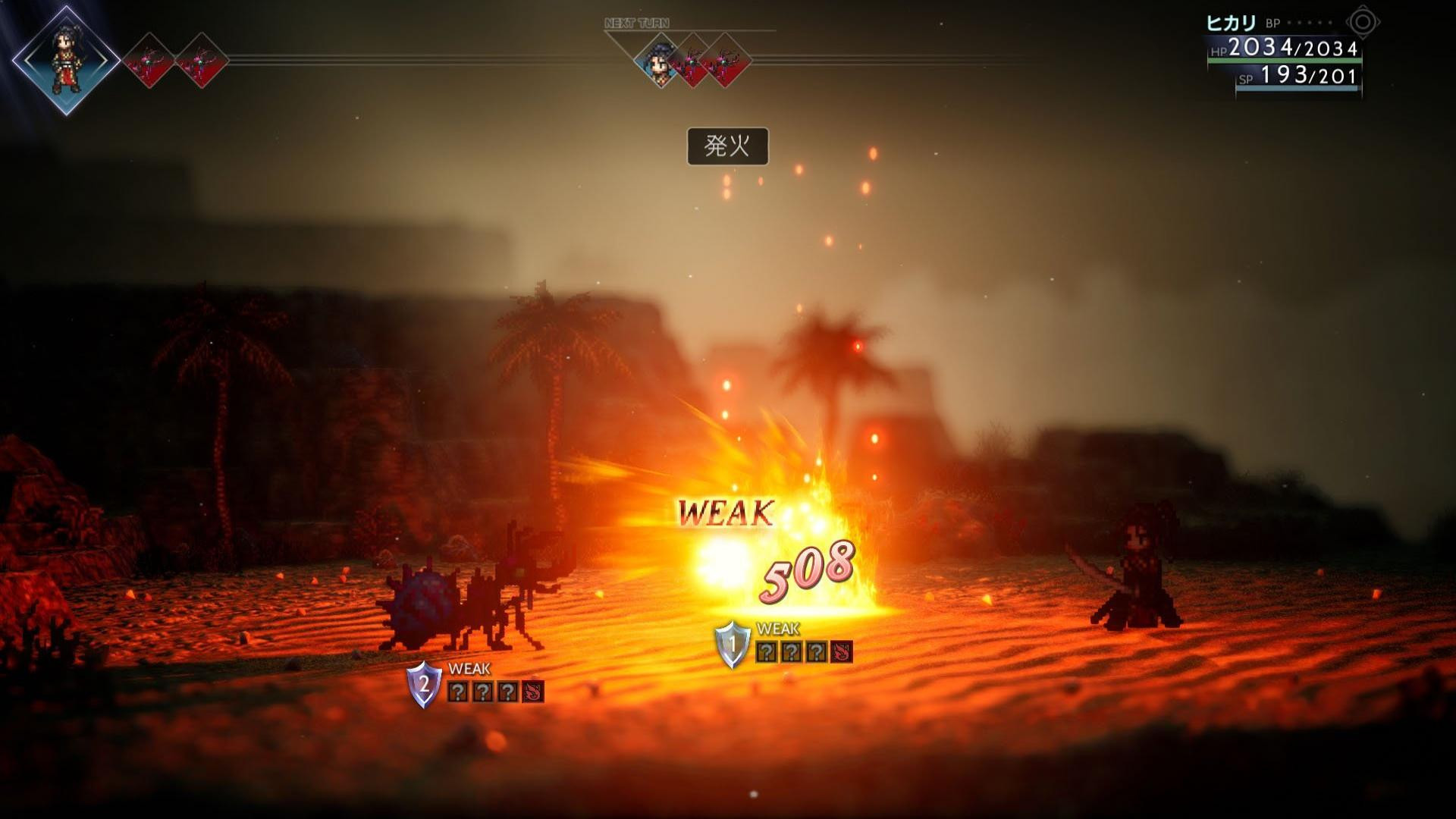Viewport: 1456px width, 819px height.
Task: Select the shield icon showing 1
Action: (733, 645)
